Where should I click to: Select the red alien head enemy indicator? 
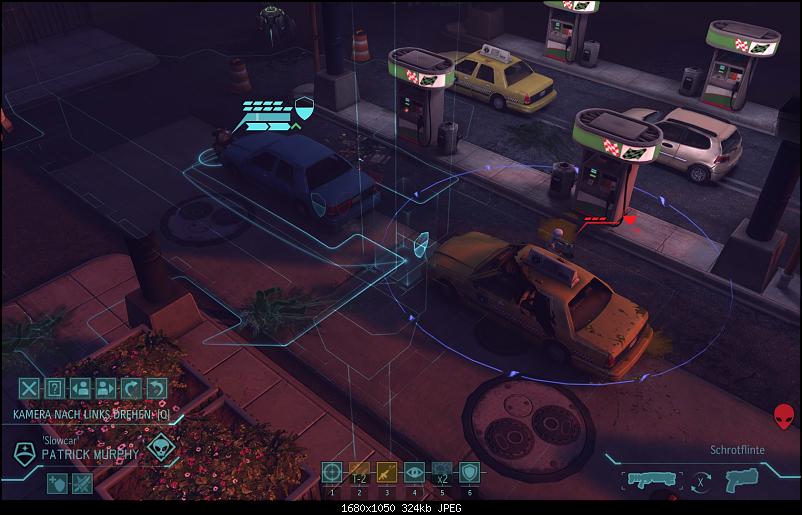(x=785, y=416)
